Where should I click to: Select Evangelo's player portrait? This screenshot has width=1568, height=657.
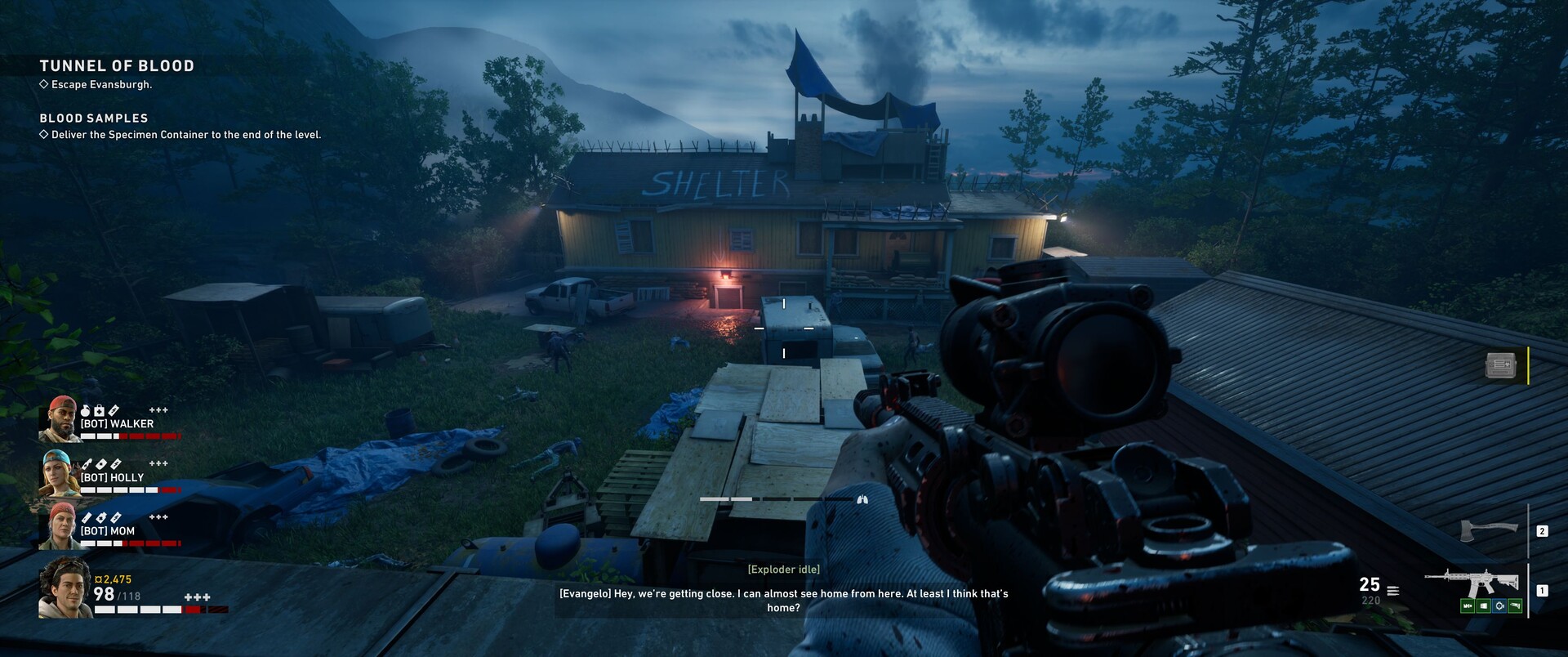[x=65, y=588]
